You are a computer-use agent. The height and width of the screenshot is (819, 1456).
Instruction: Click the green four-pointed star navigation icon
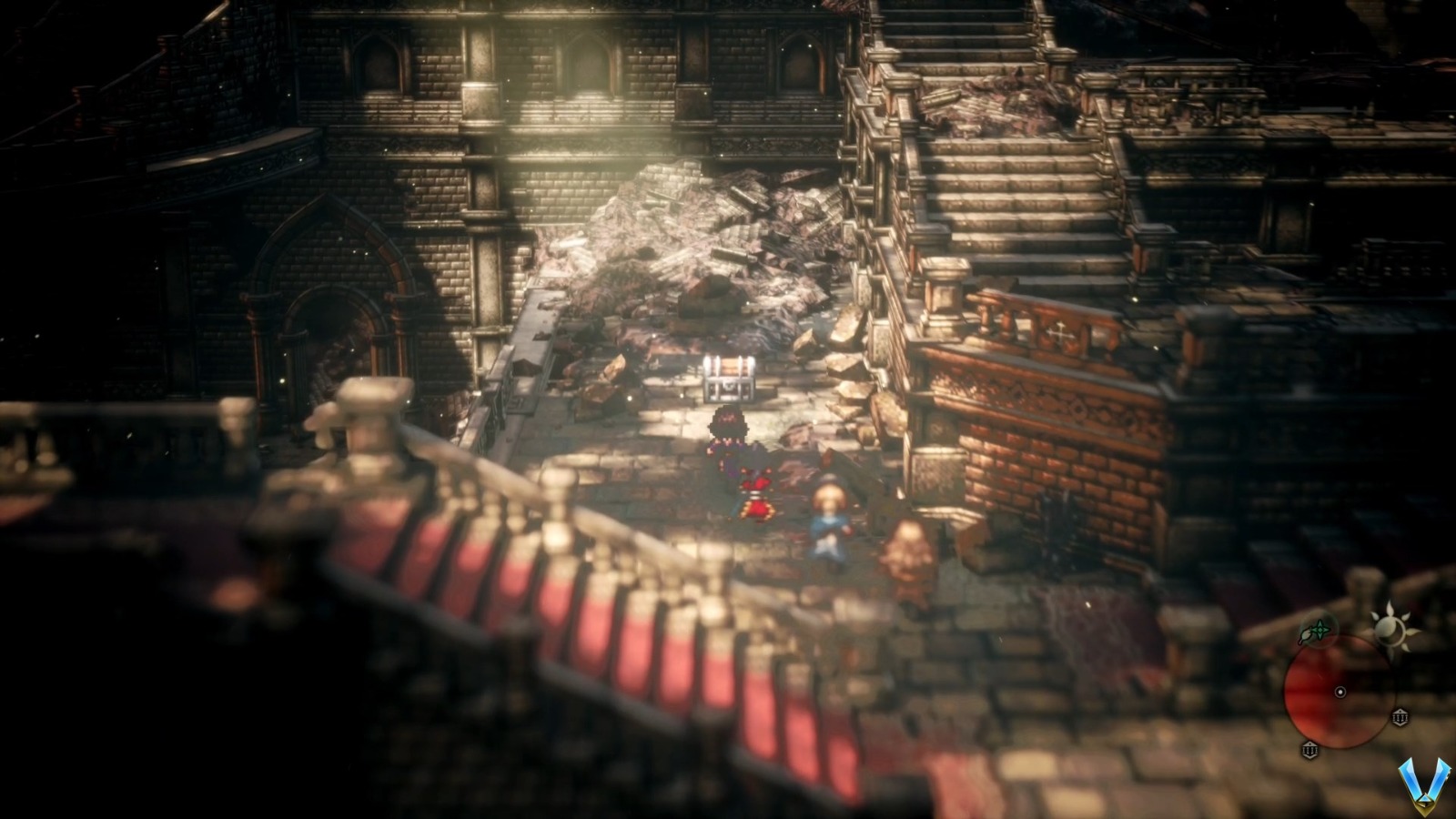[x=1321, y=628]
